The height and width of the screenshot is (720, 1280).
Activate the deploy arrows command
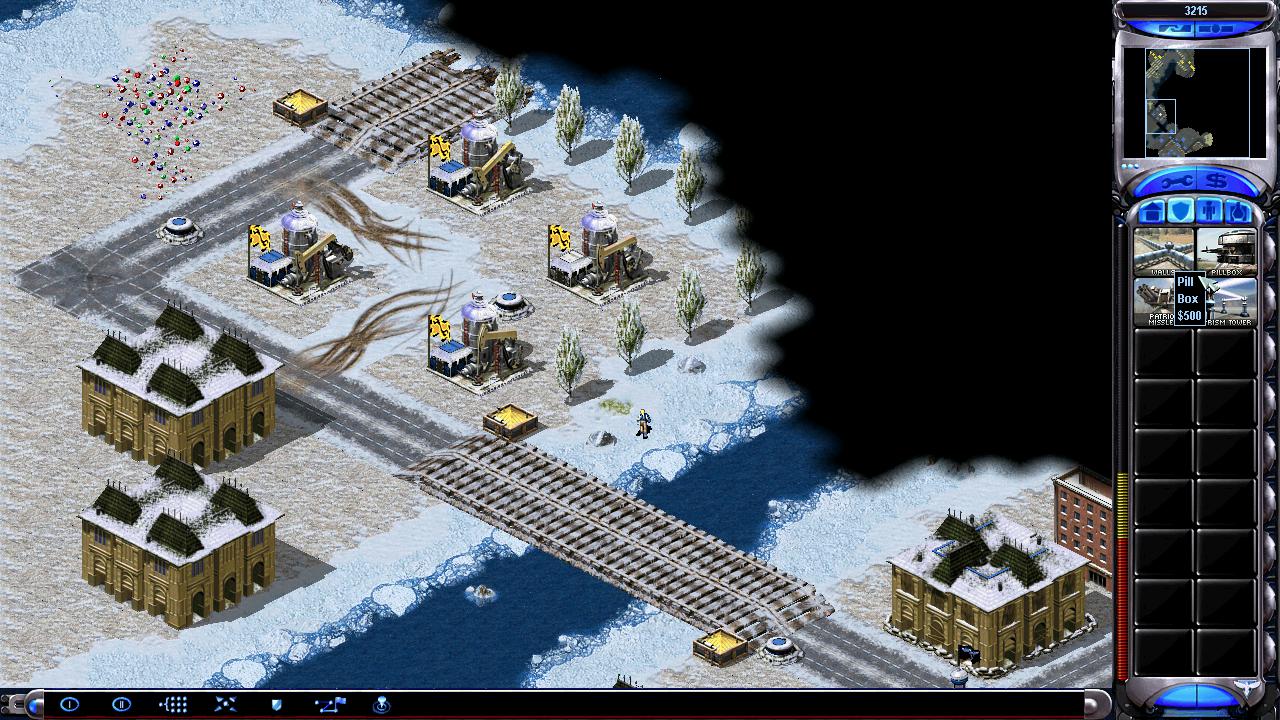point(225,705)
